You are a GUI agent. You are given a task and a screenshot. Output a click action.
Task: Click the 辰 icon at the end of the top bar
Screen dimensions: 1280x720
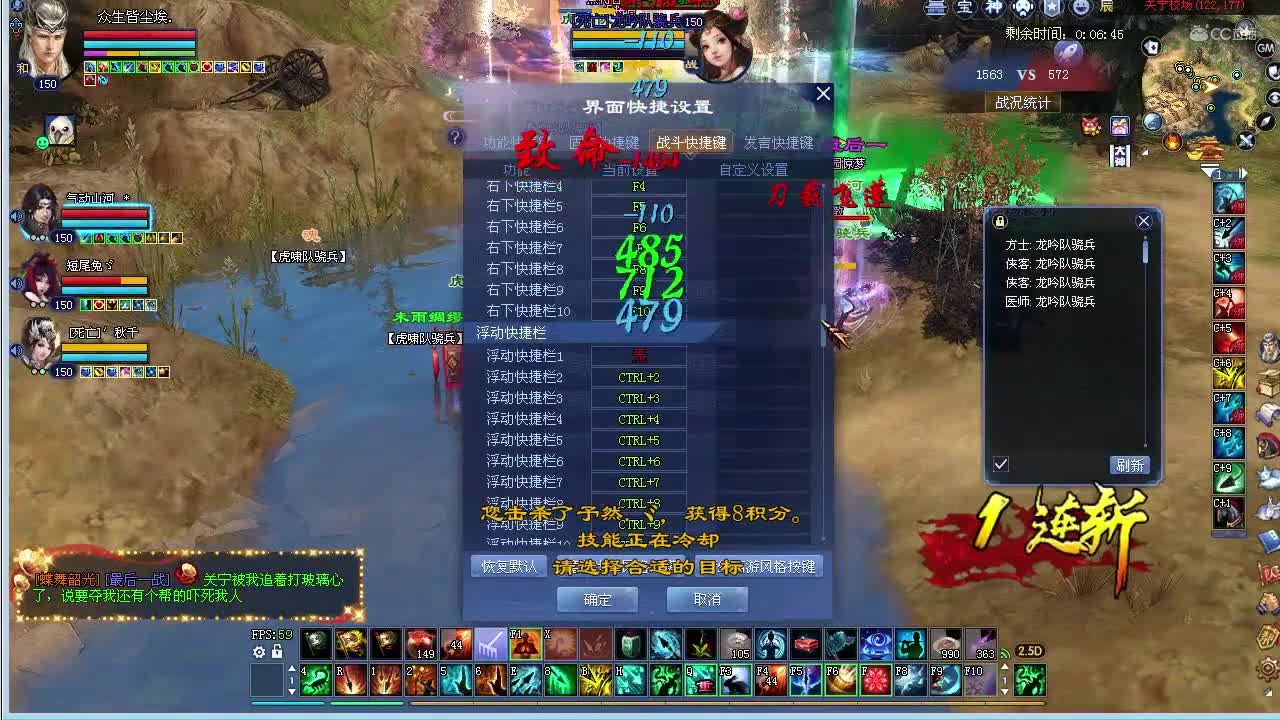[1106, 7]
